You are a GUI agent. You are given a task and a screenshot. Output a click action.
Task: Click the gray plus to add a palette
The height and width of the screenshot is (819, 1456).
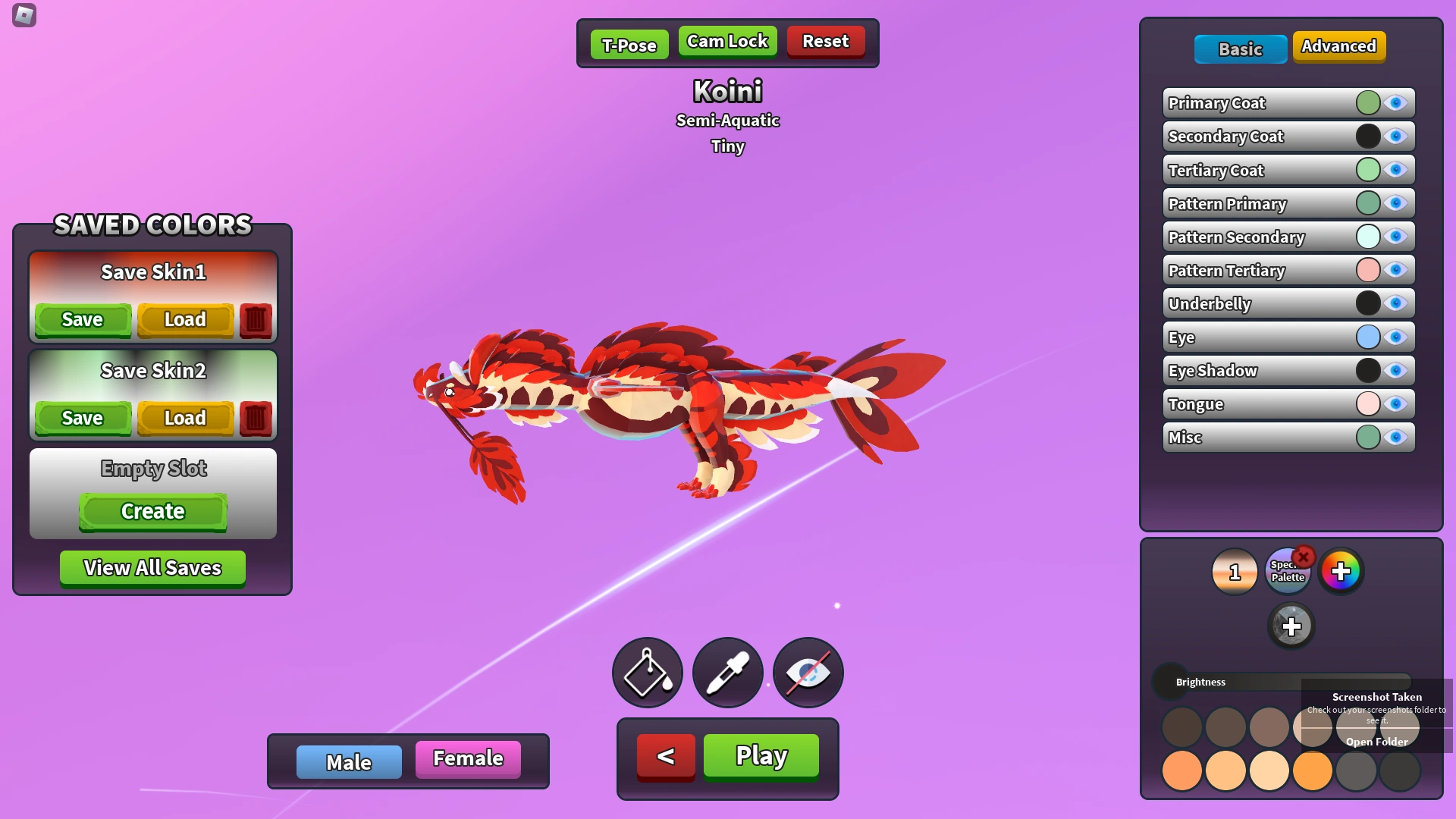coord(1292,626)
